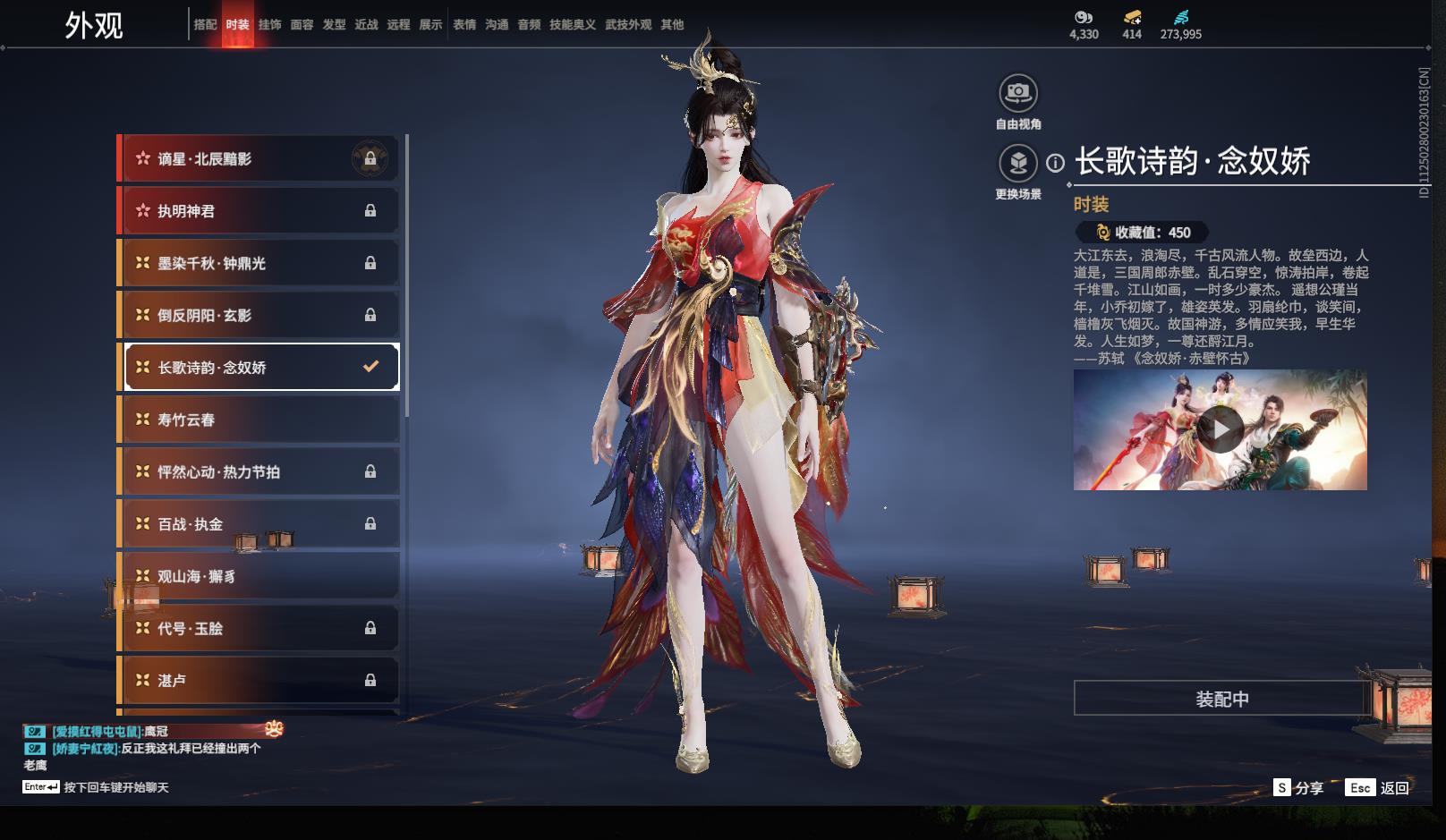Screen dimensions: 1446x840
Task: Click the 装配中 equip button
Action: coord(1221,699)
